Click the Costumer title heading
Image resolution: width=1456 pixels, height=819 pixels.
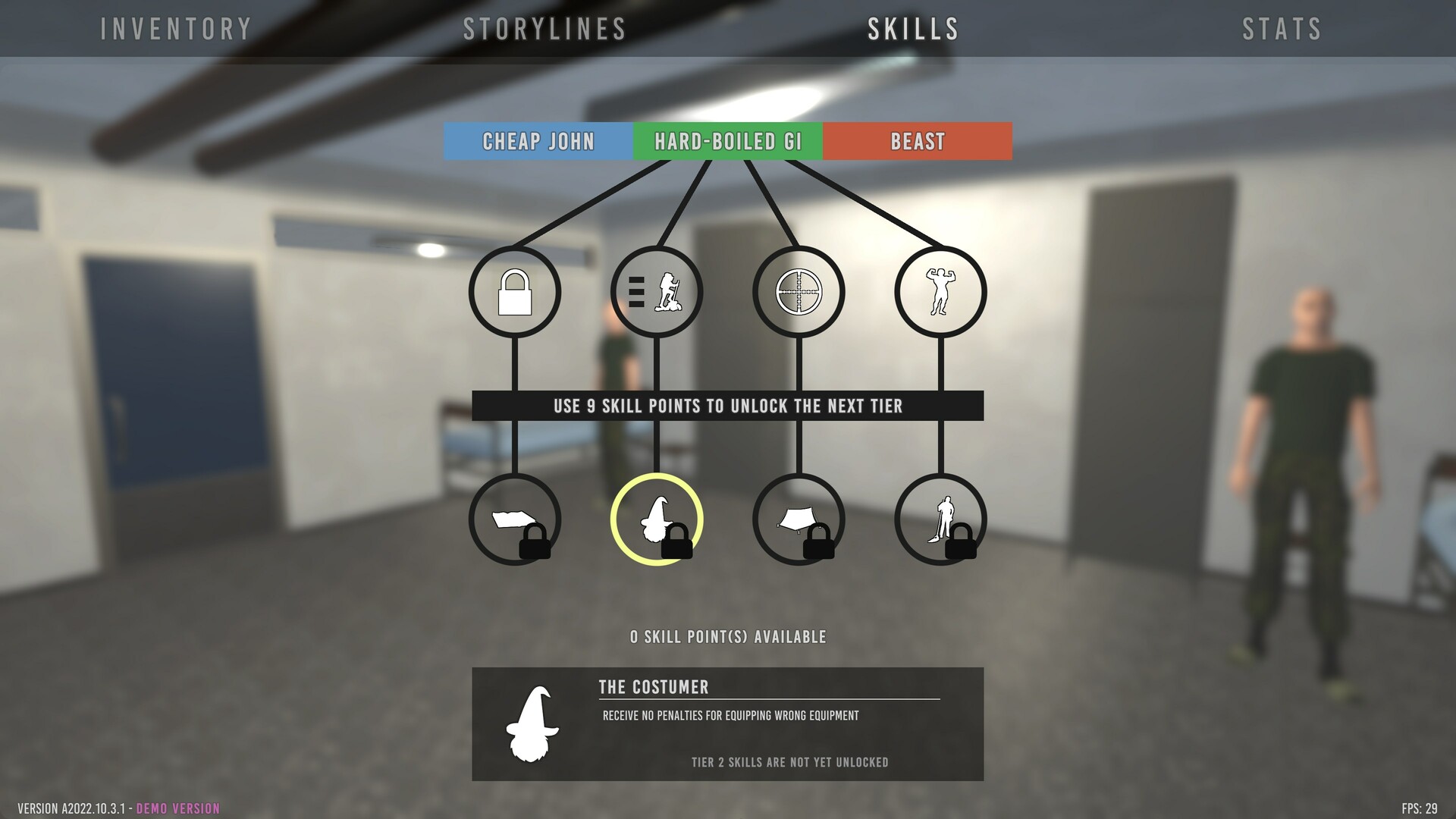[x=654, y=687]
